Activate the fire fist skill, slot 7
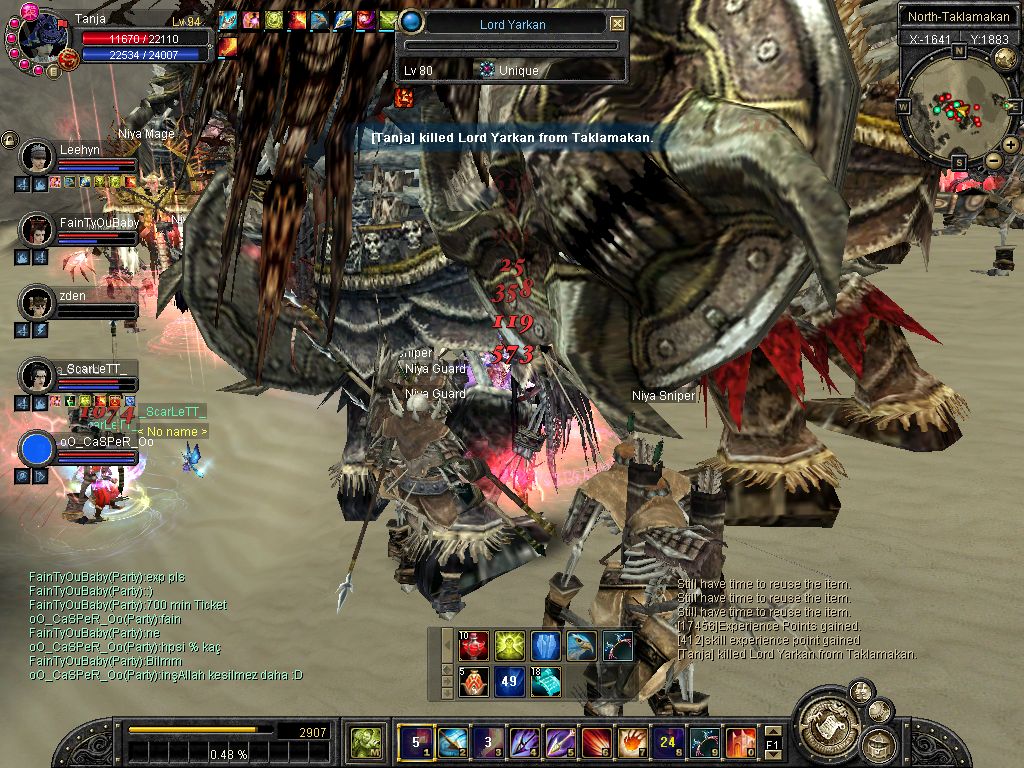This screenshot has height=768, width=1024. click(x=632, y=742)
